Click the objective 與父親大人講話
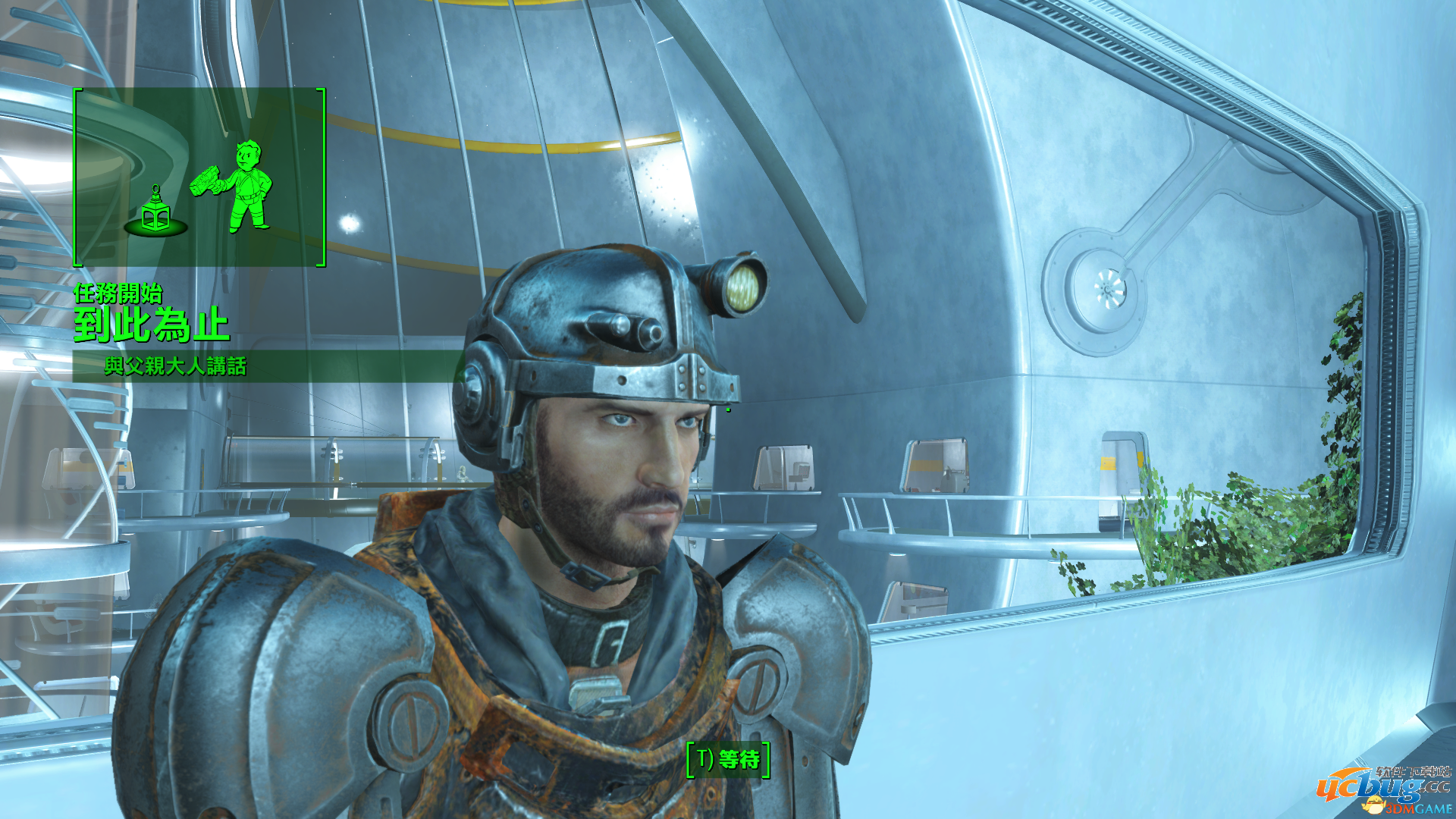The width and height of the screenshot is (1456, 819). (175, 366)
